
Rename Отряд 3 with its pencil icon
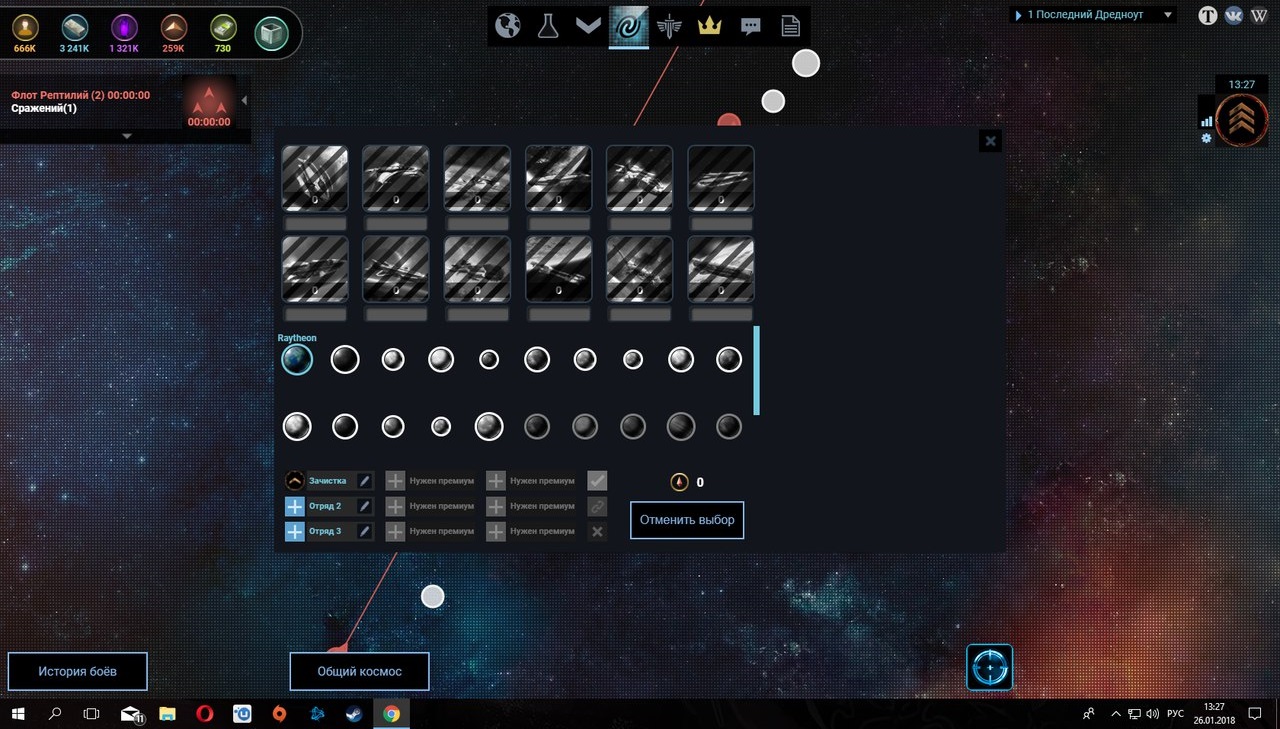365,531
